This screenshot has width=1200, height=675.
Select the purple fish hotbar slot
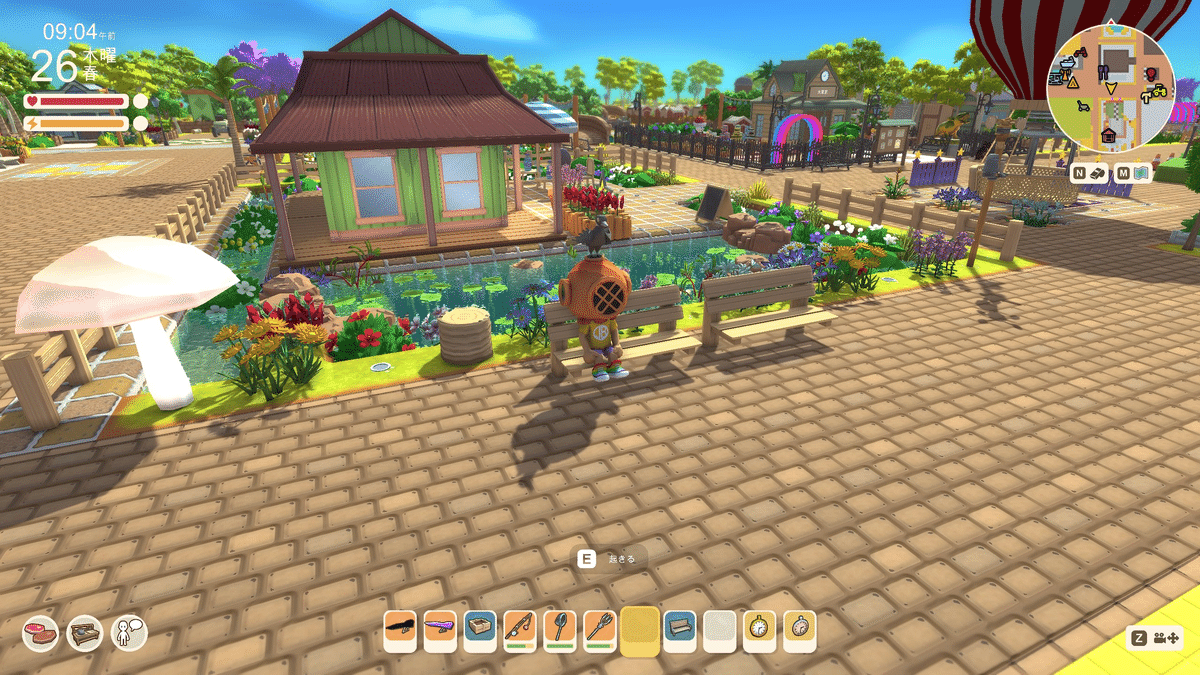click(440, 630)
